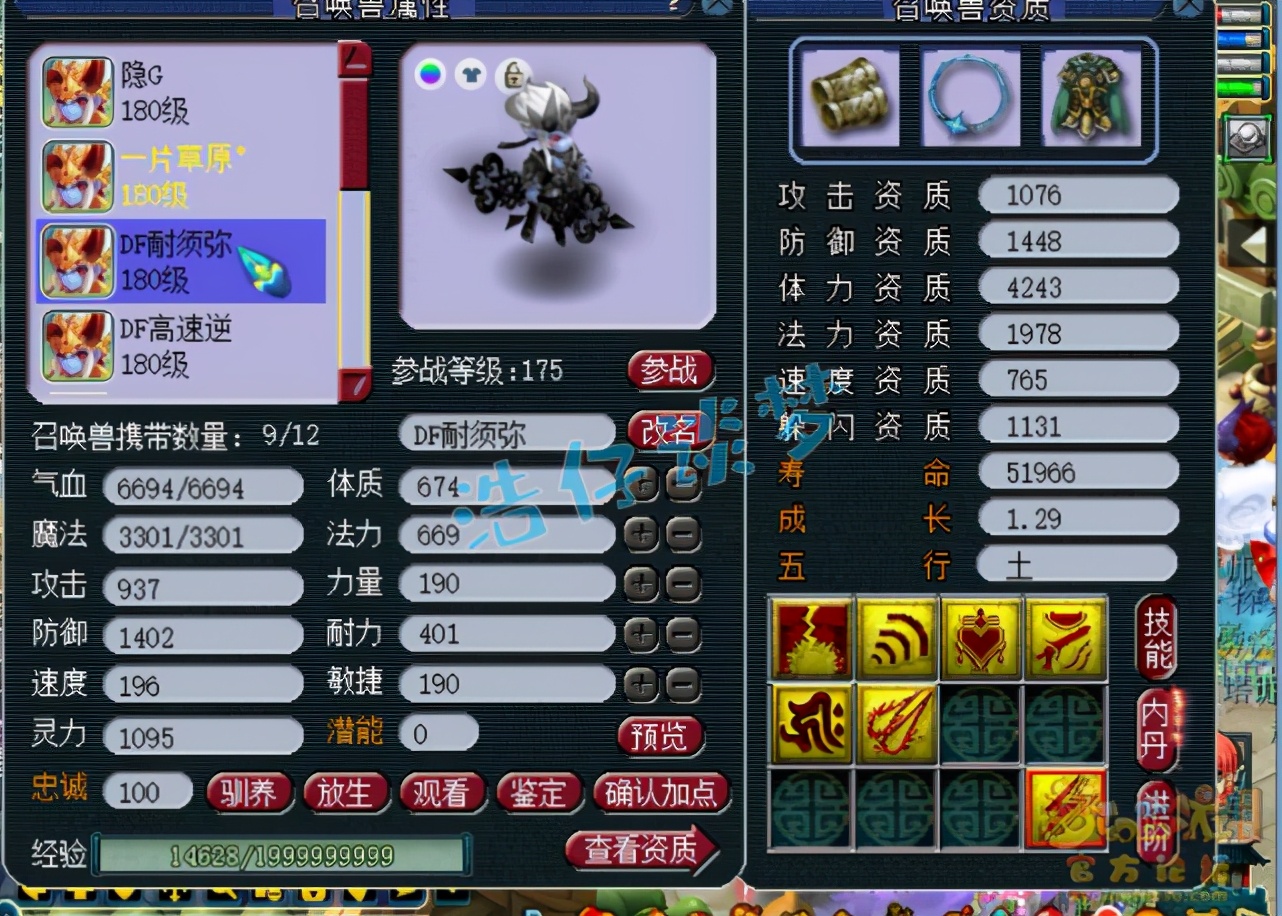This screenshot has height=916, width=1282.
Task: Increase 体质 using its plus stepper
Action: click(x=641, y=484)
